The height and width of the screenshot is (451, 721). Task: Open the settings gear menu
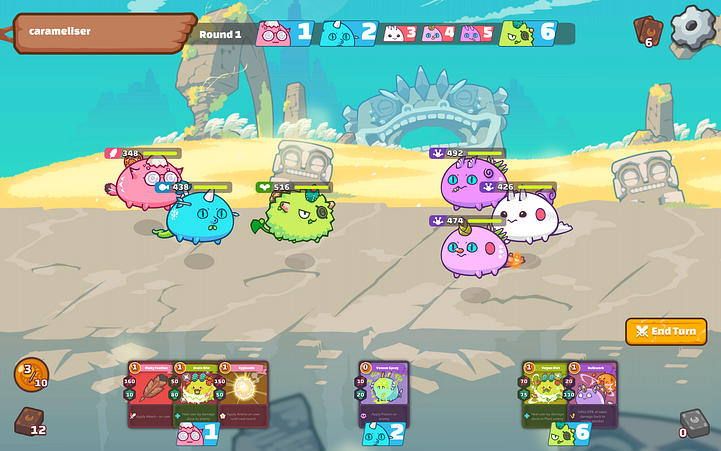coord(693,29)
